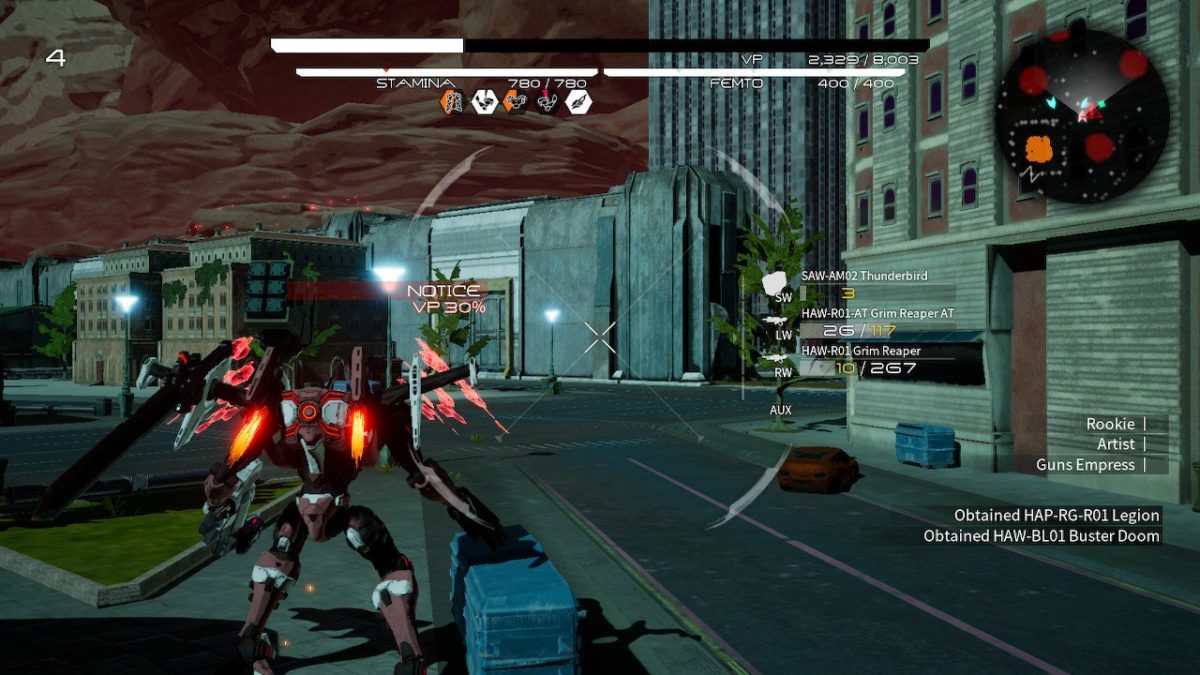This screenshot has width=1200, height=675.
Task: Click the Obtained HAW-BL01 Buster Doom notification
Action: click(x=1041, y=536)
